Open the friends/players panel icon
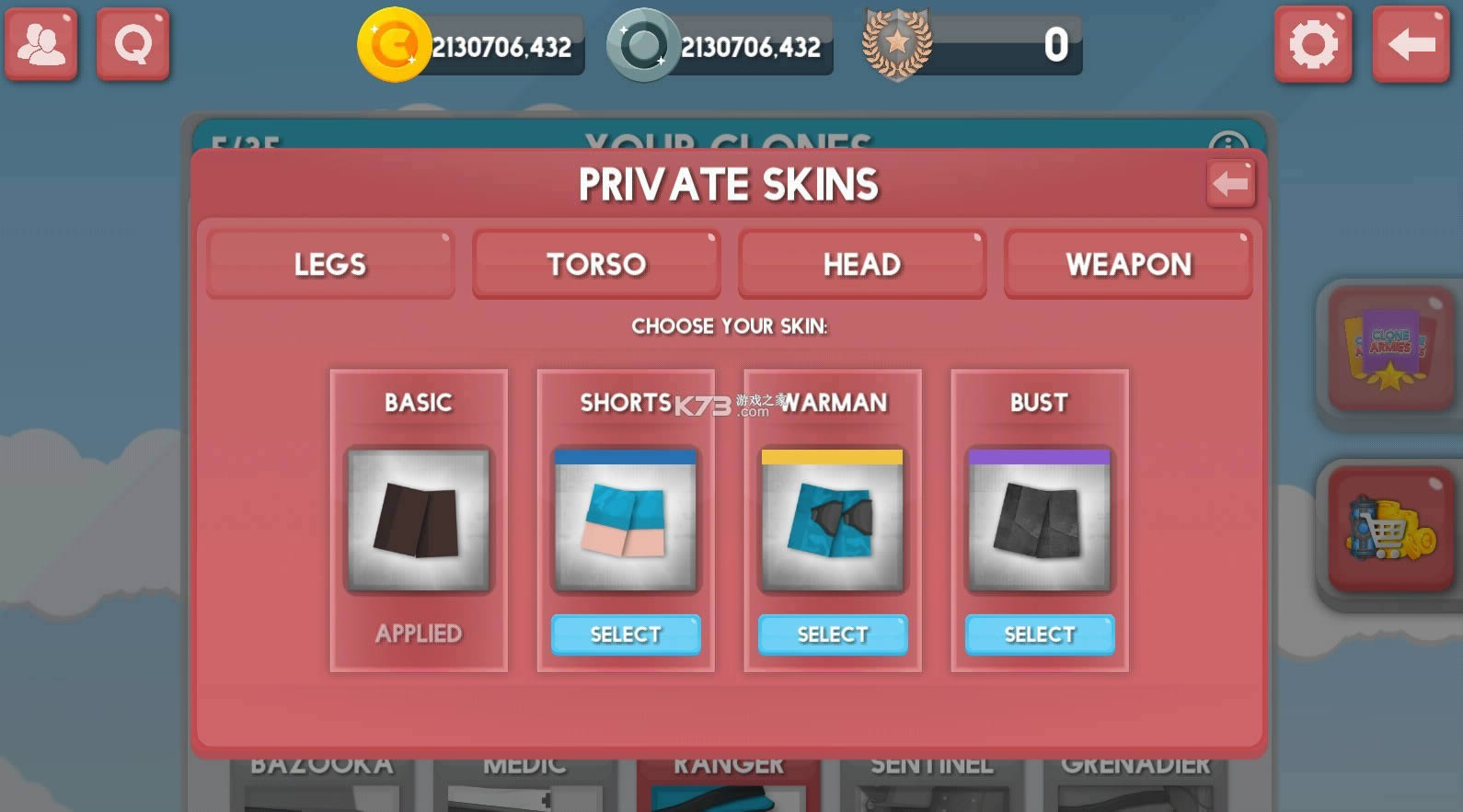The height and width of the screenshot is (812, 1463). tap(40, 42)
